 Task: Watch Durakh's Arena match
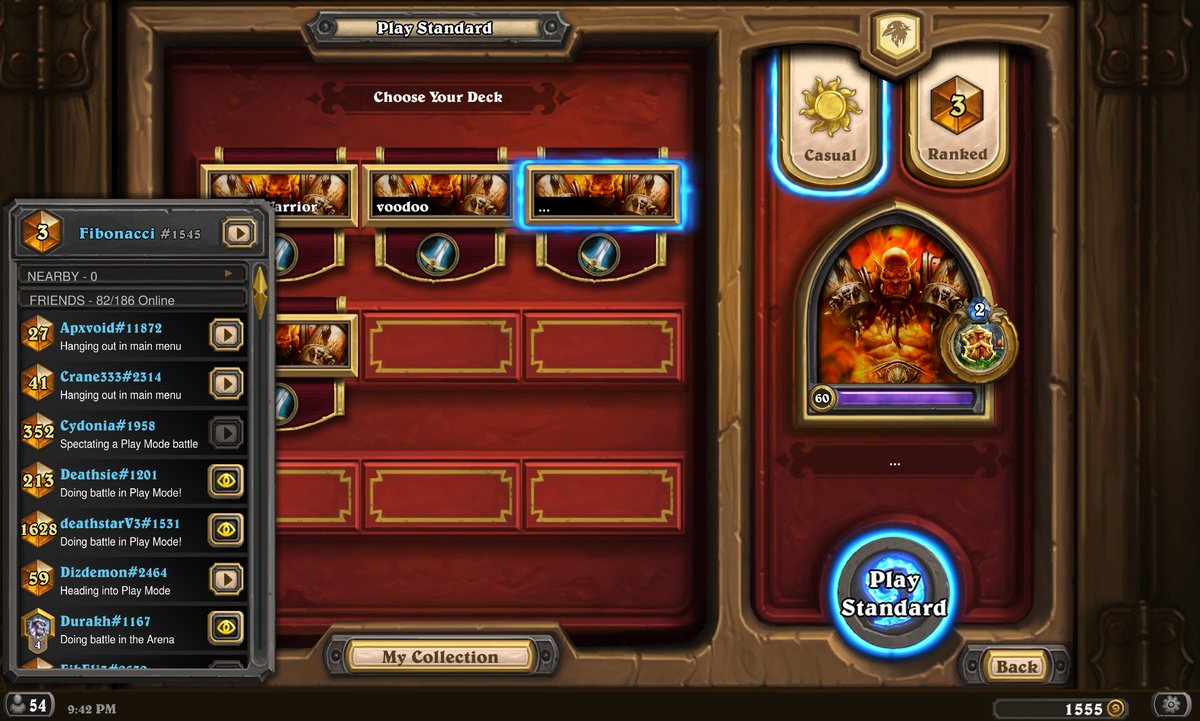pos(226,627)
